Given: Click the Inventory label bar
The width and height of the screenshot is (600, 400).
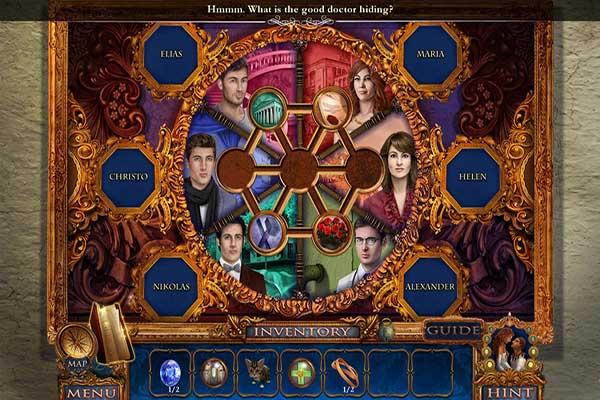Looking at the screenshot, I should (302, 331).
